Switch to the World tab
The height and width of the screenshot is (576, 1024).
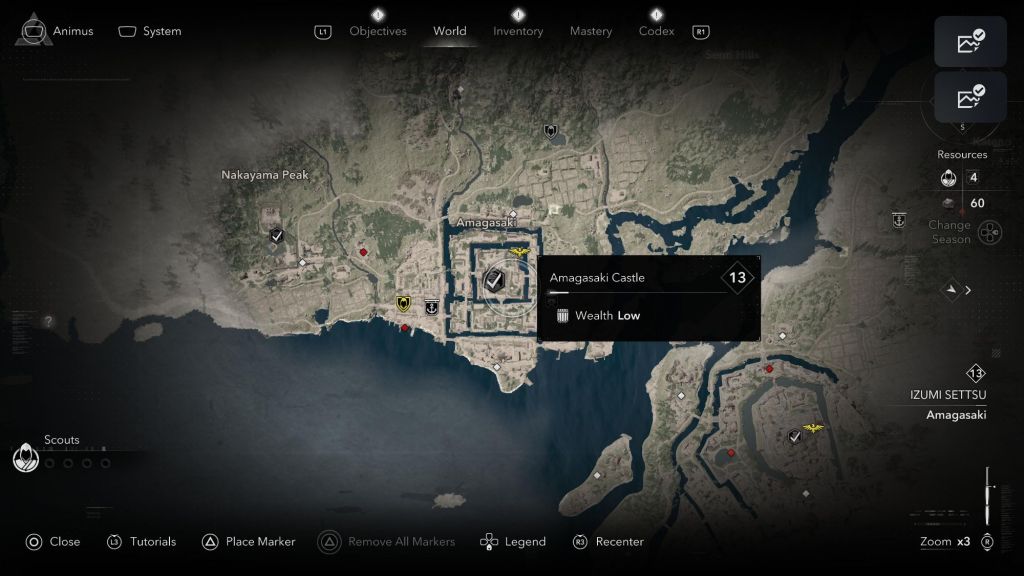point(449,31)
